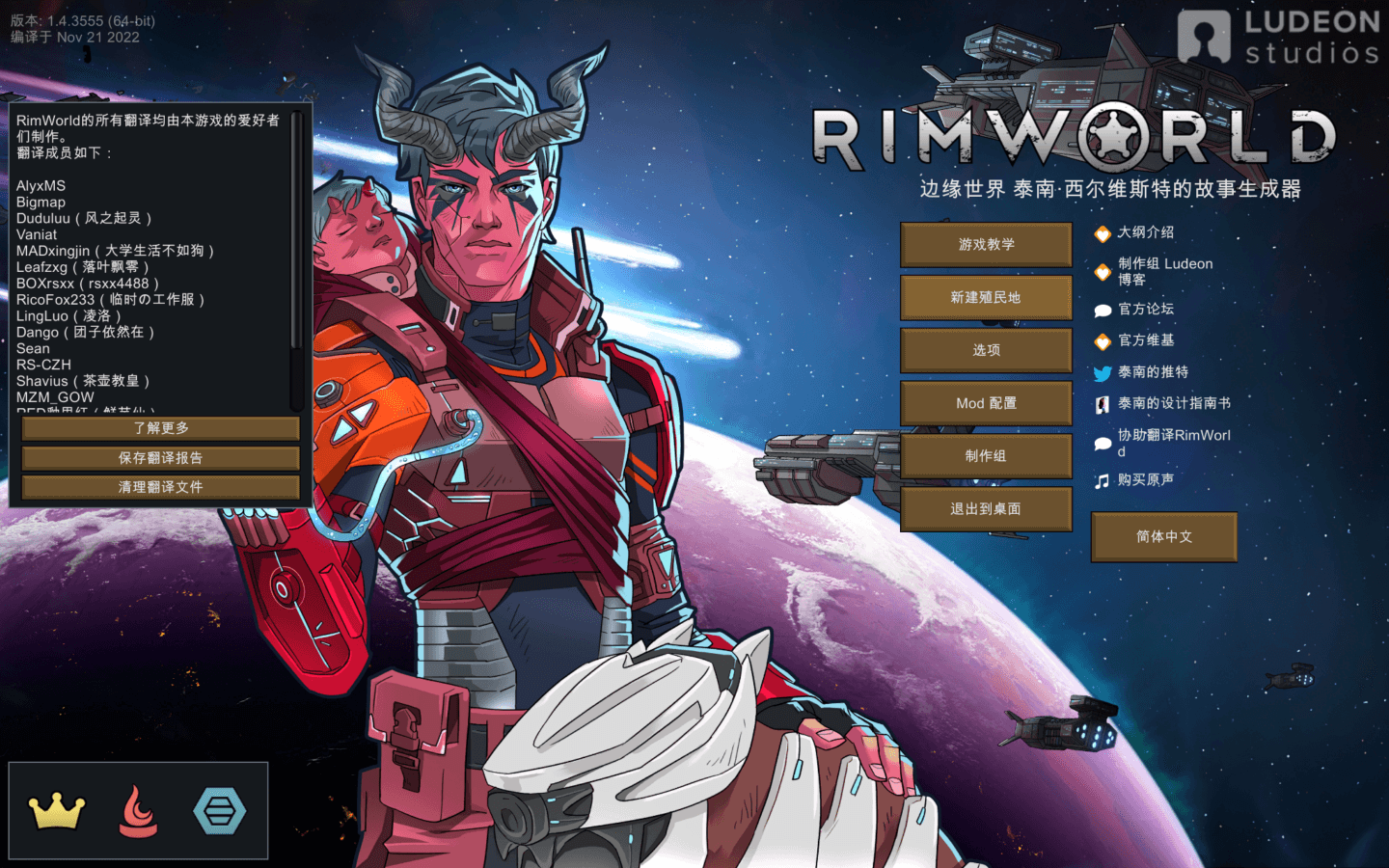1389x868 pixels.
Task: Open the 简体中文 language selector
Action: (1163, 536)
